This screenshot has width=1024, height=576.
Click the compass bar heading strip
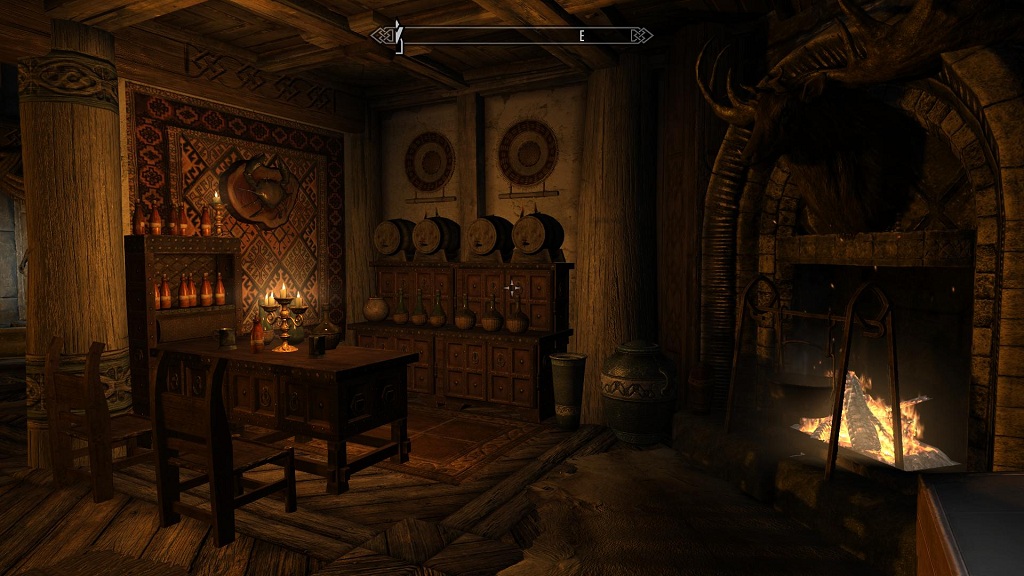point(512,36)
